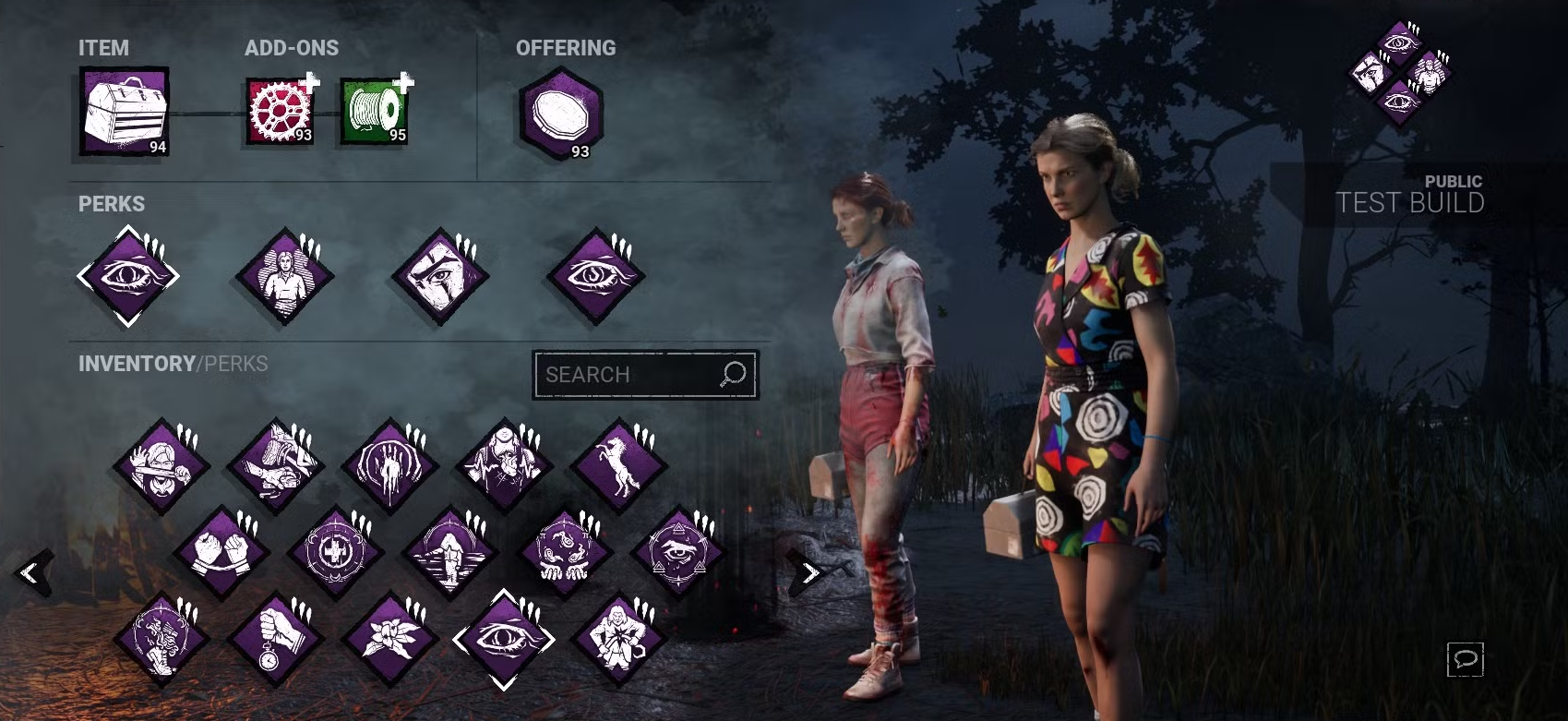Open the green wire spool add-on slot
The height and width of the screenshot is (721, 1568).
tap(375, 112)
